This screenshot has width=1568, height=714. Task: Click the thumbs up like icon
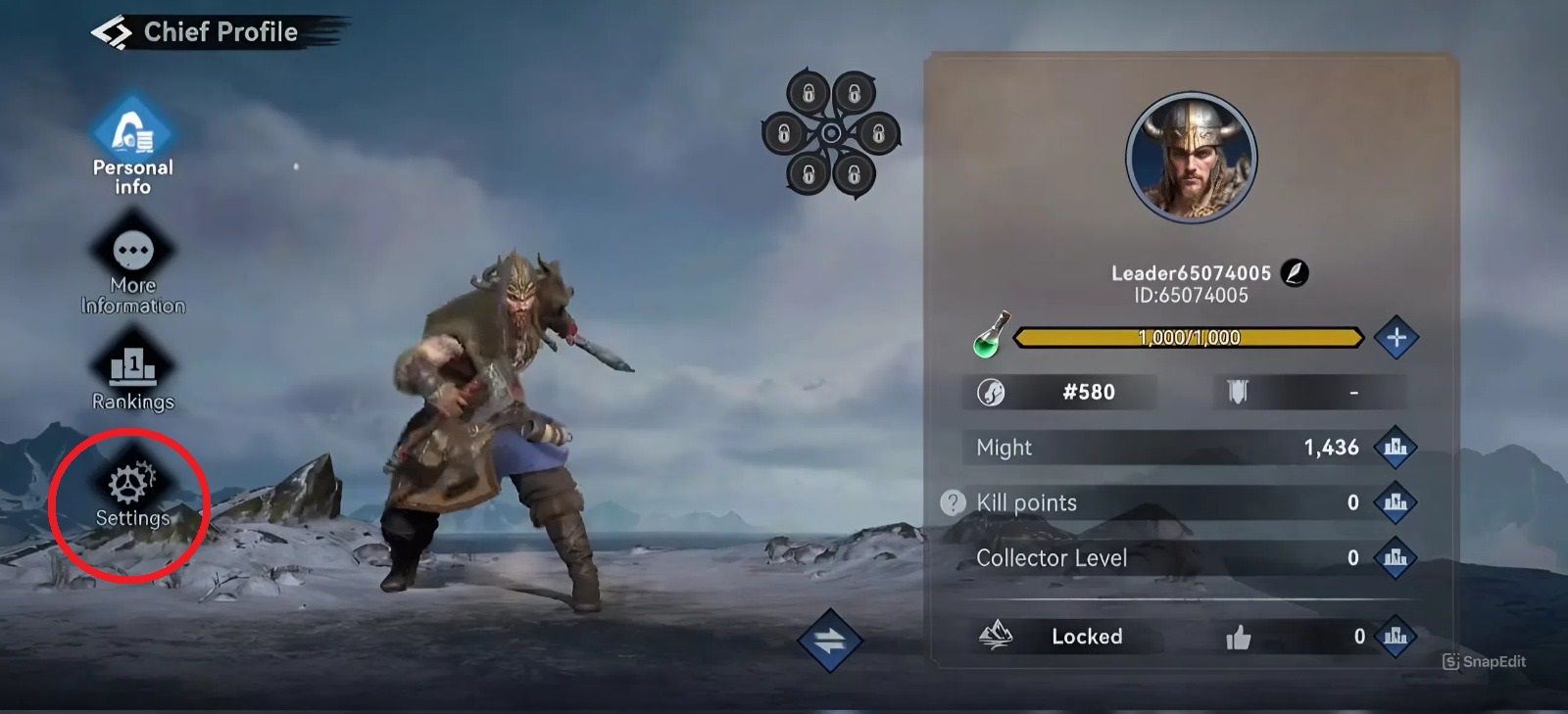click(x=1241, y=636)
